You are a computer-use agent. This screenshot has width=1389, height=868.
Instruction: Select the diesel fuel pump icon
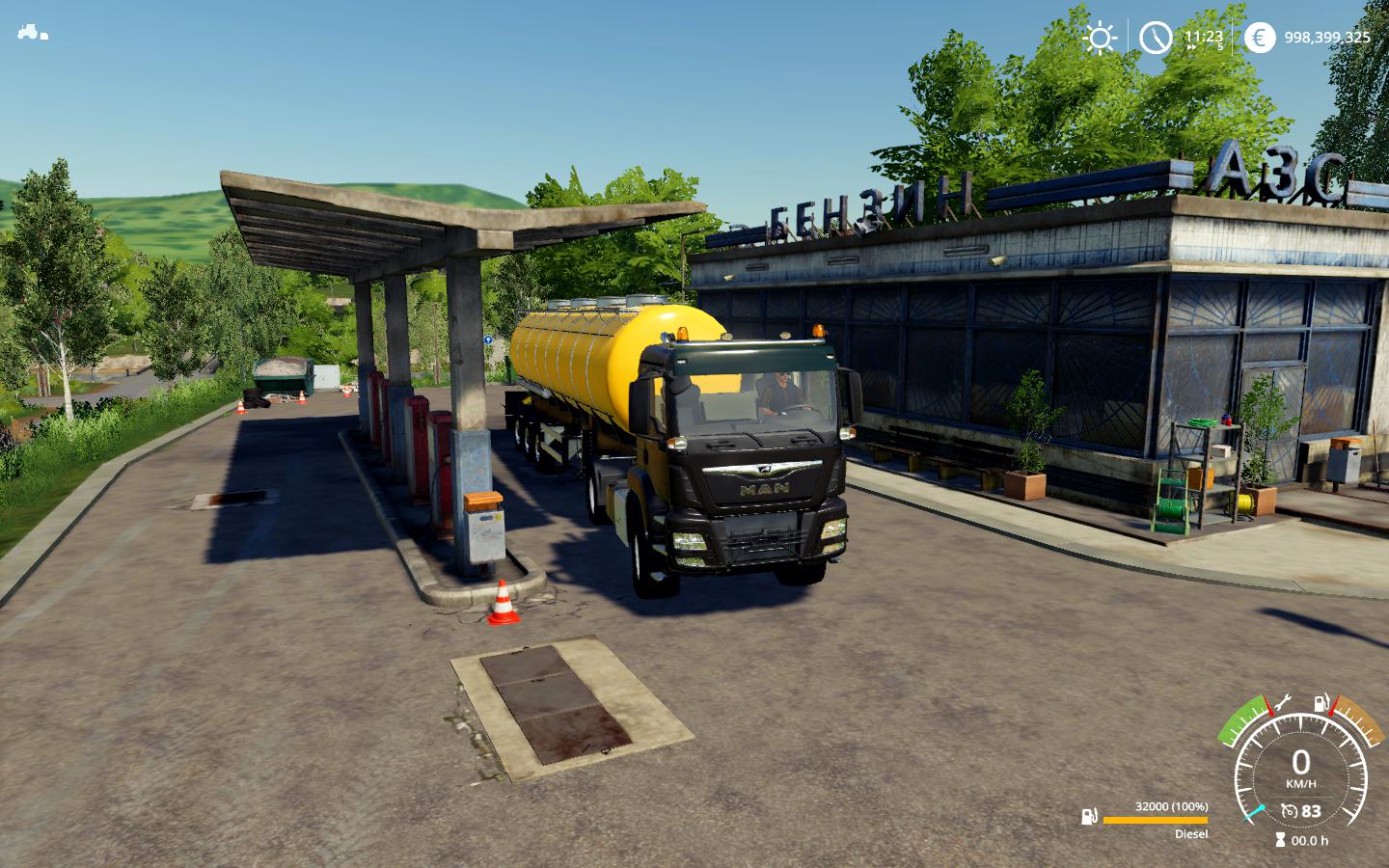click(x=1089, y=817)
